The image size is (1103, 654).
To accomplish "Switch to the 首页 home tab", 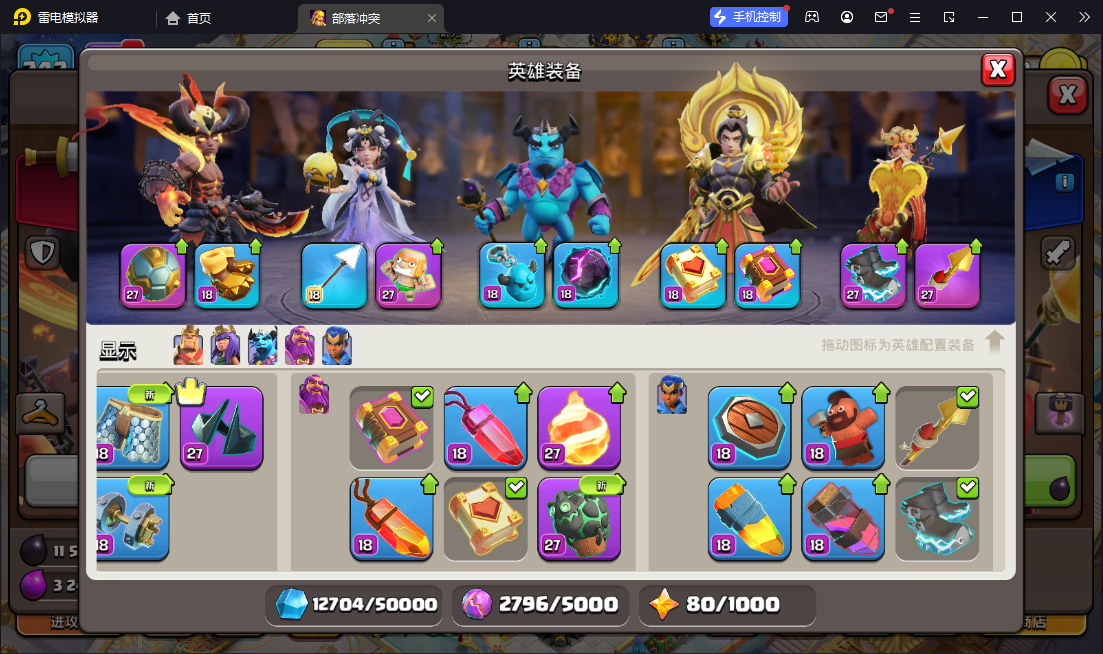I will [190, 17].
